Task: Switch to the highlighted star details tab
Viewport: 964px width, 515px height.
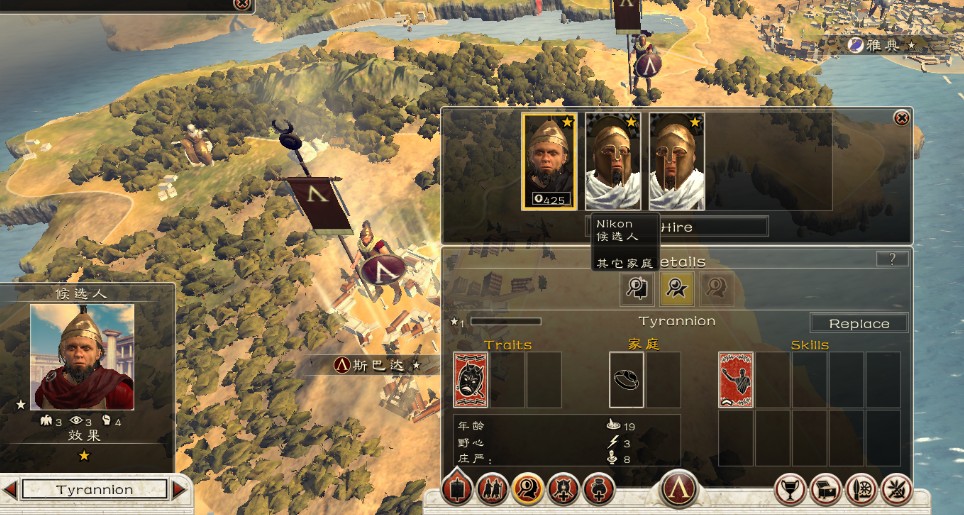Action: 676,289
